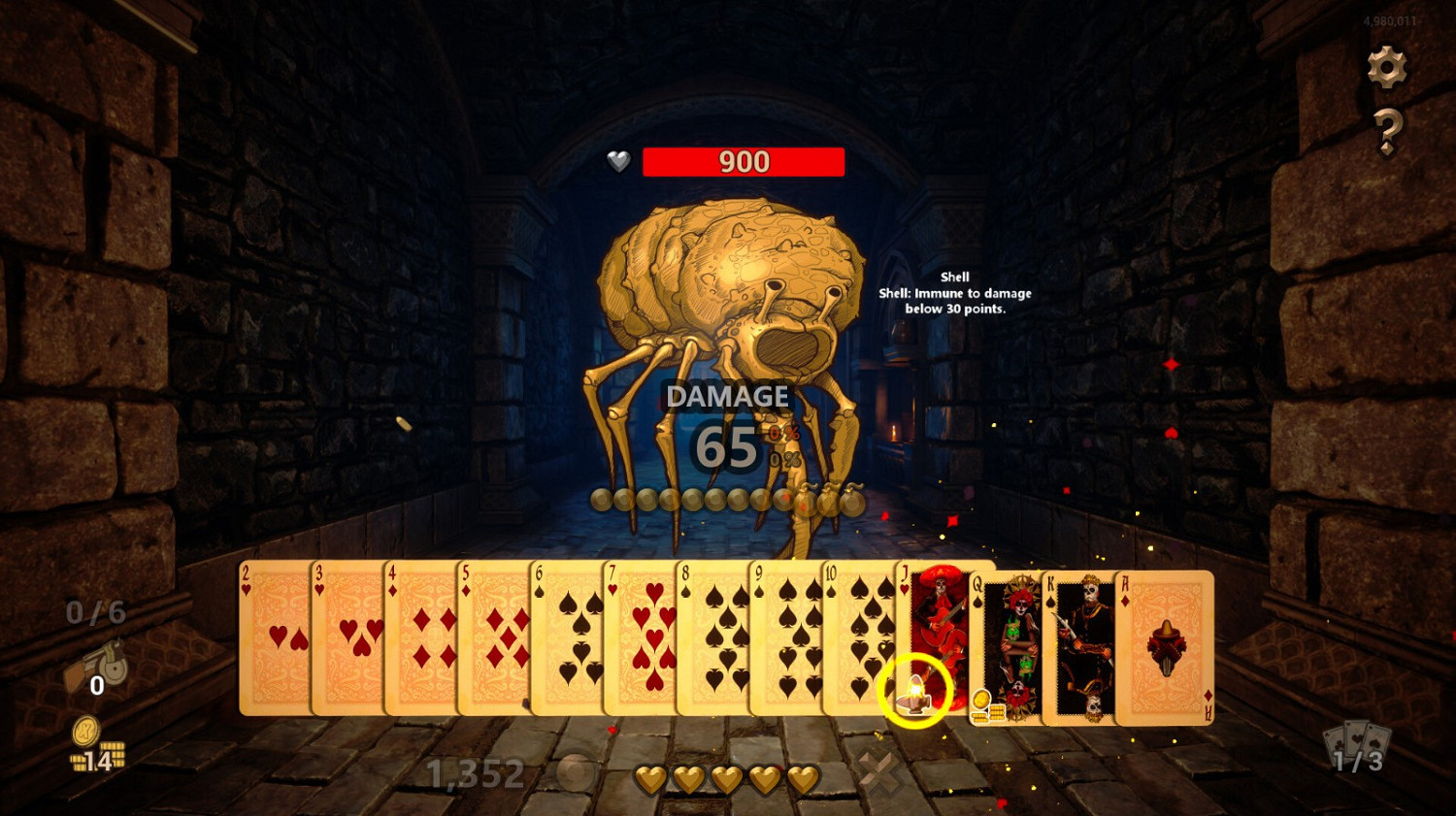Click the silver heart beside the boss health bar
Viewport: 1456px width, 816px height.
[x=617, y=161]
